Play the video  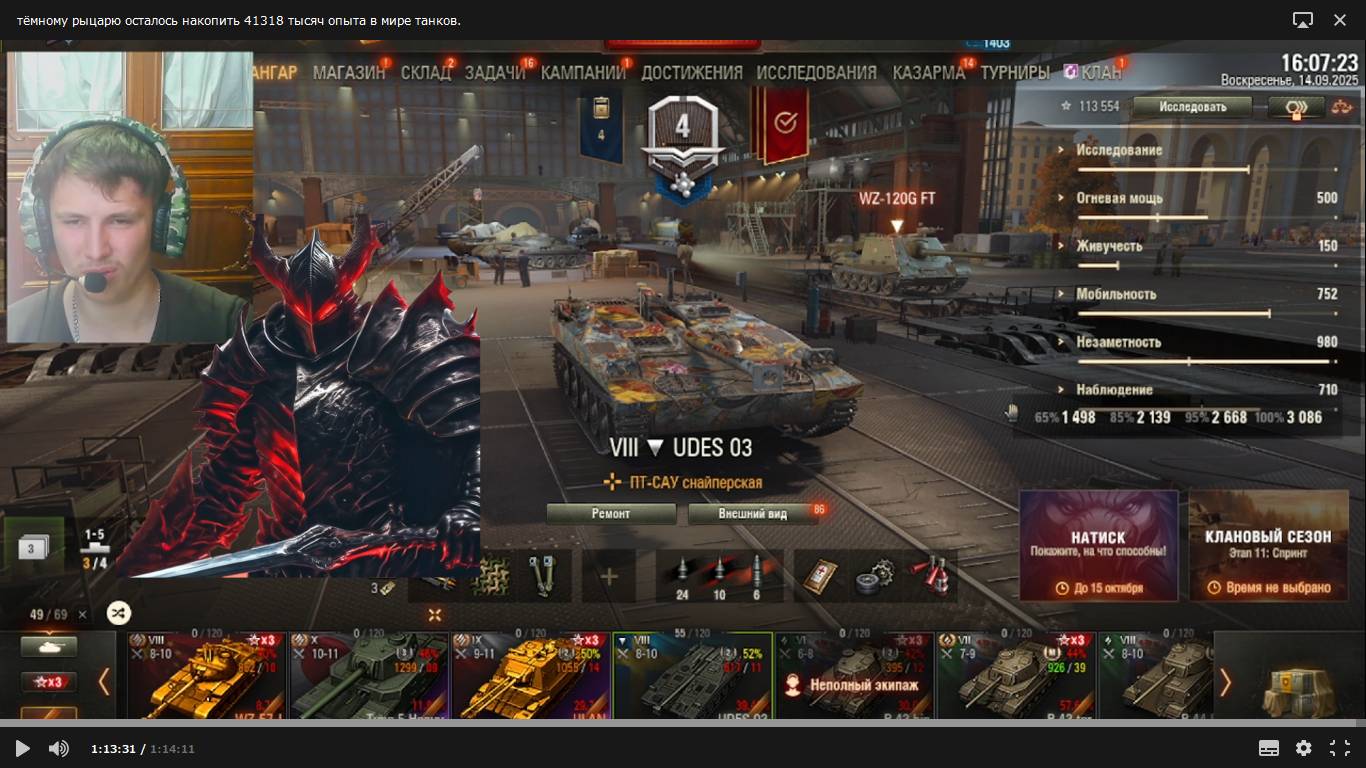coord(22,748)
